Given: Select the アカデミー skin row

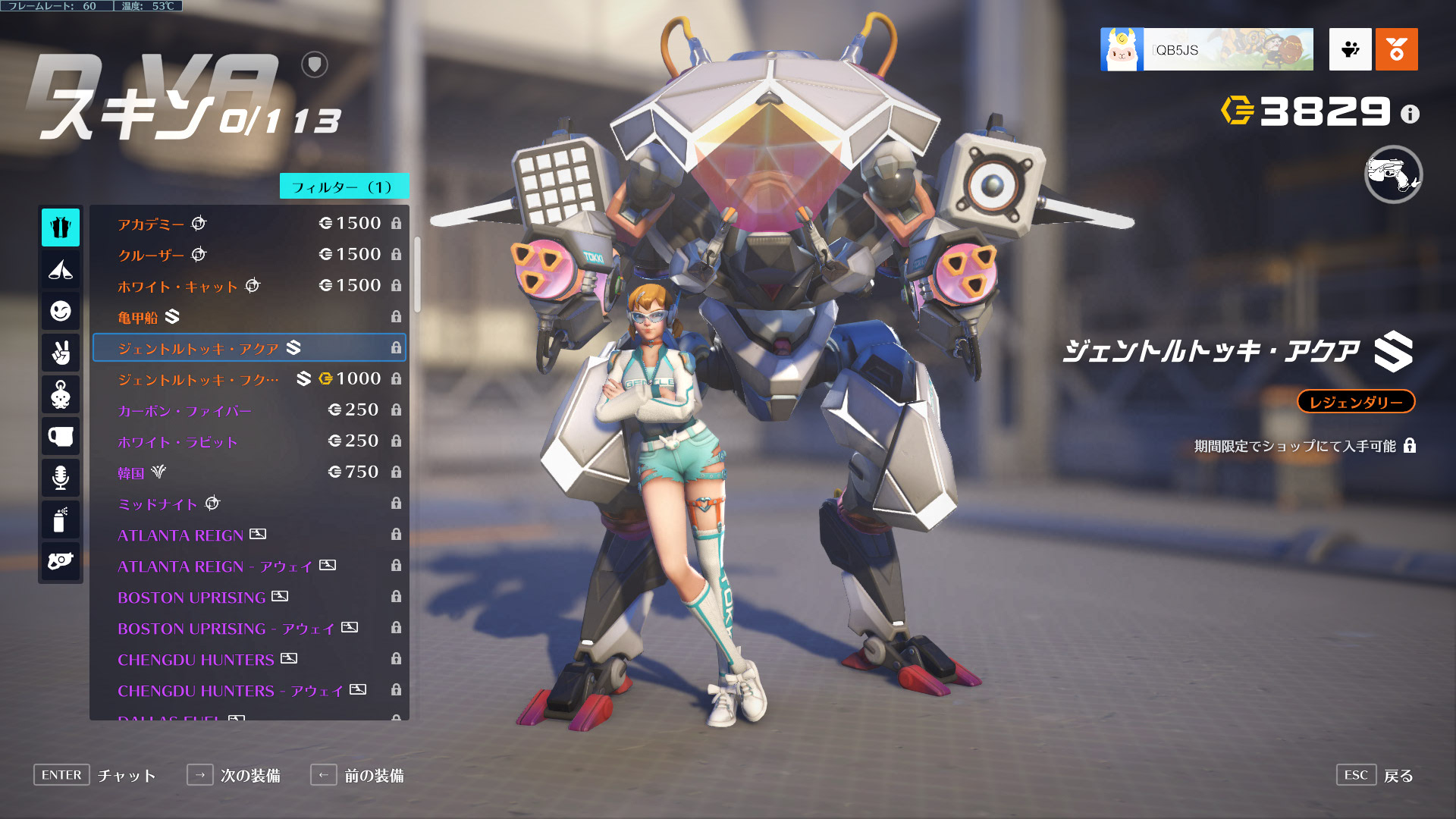Looking at the screenshot, I should pos(249,224).
